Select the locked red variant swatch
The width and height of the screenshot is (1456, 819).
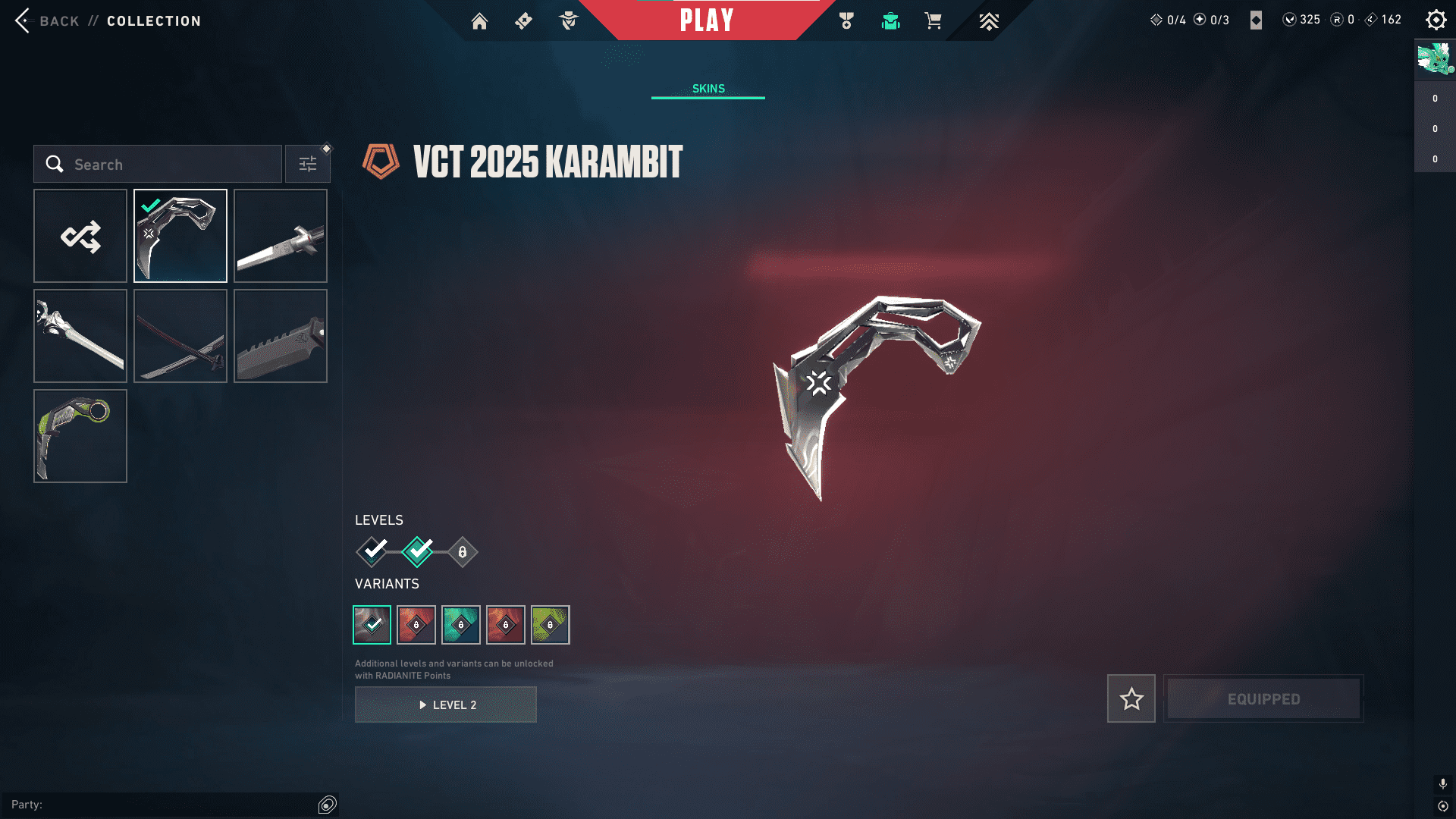point(416,624)
